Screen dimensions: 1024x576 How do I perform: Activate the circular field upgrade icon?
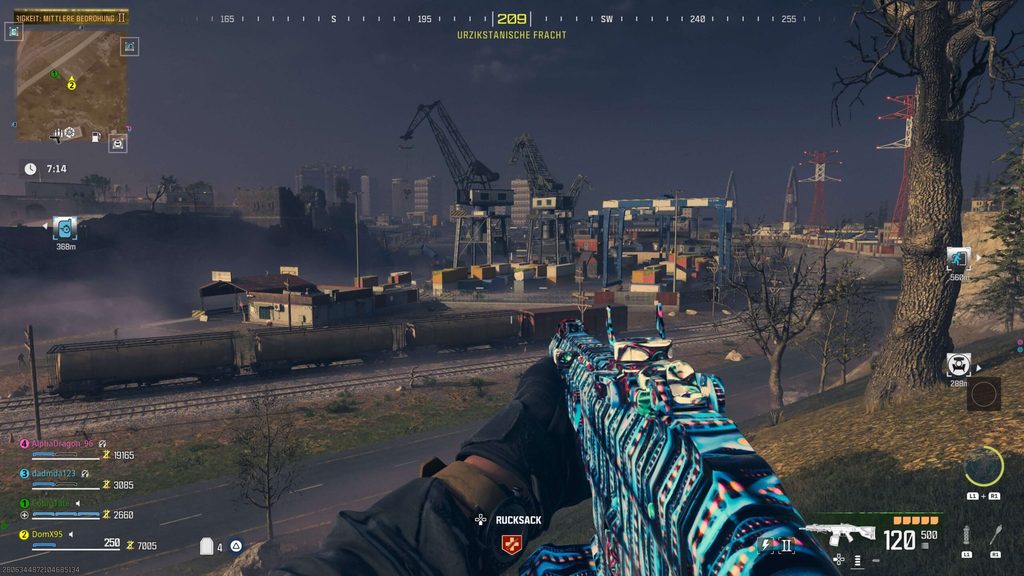click(x=983, y=466)
